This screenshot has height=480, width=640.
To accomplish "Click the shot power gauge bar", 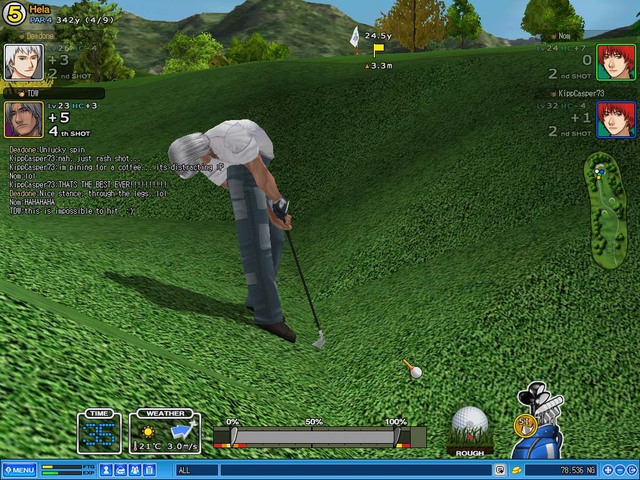I will pos(314,437).
